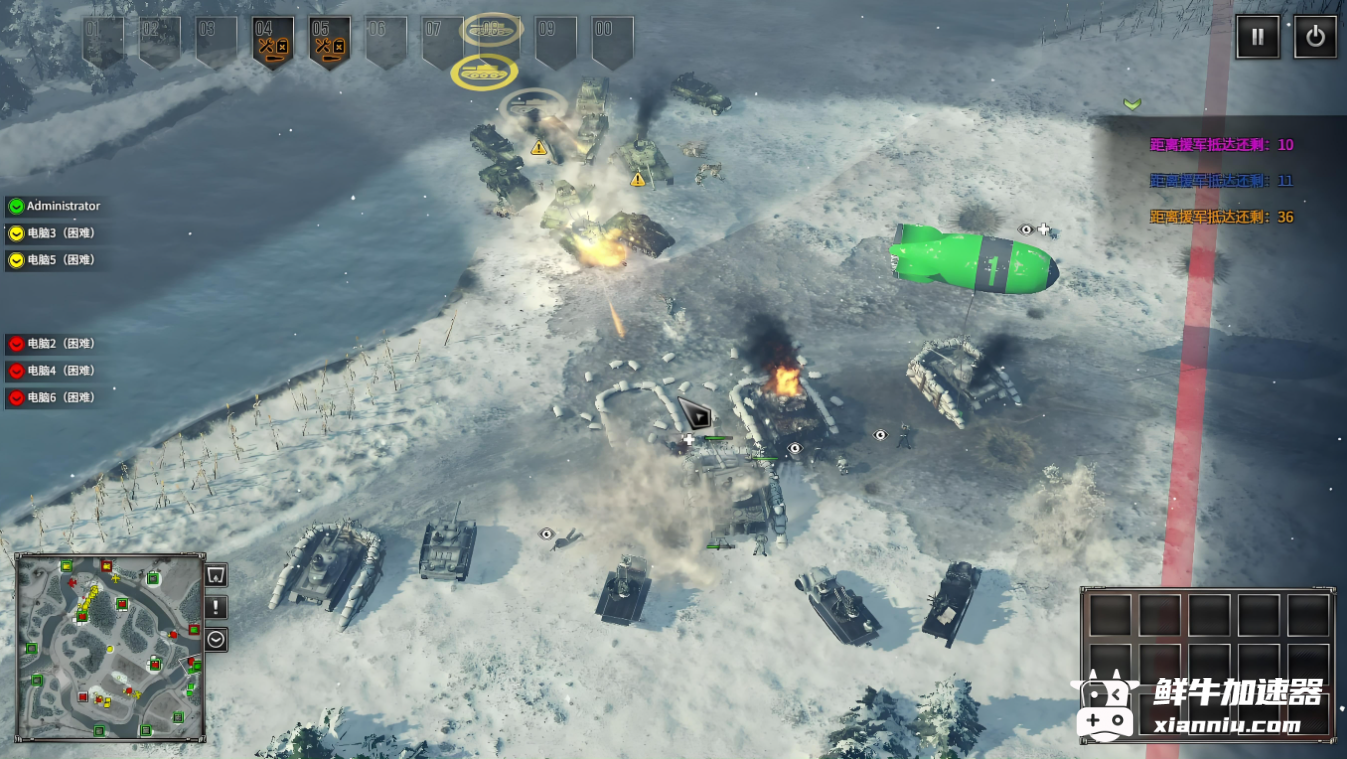The image size is (1347, 759).
Task: Toggle the topmost button beside the minimap
Action: [x=216, y=575]
